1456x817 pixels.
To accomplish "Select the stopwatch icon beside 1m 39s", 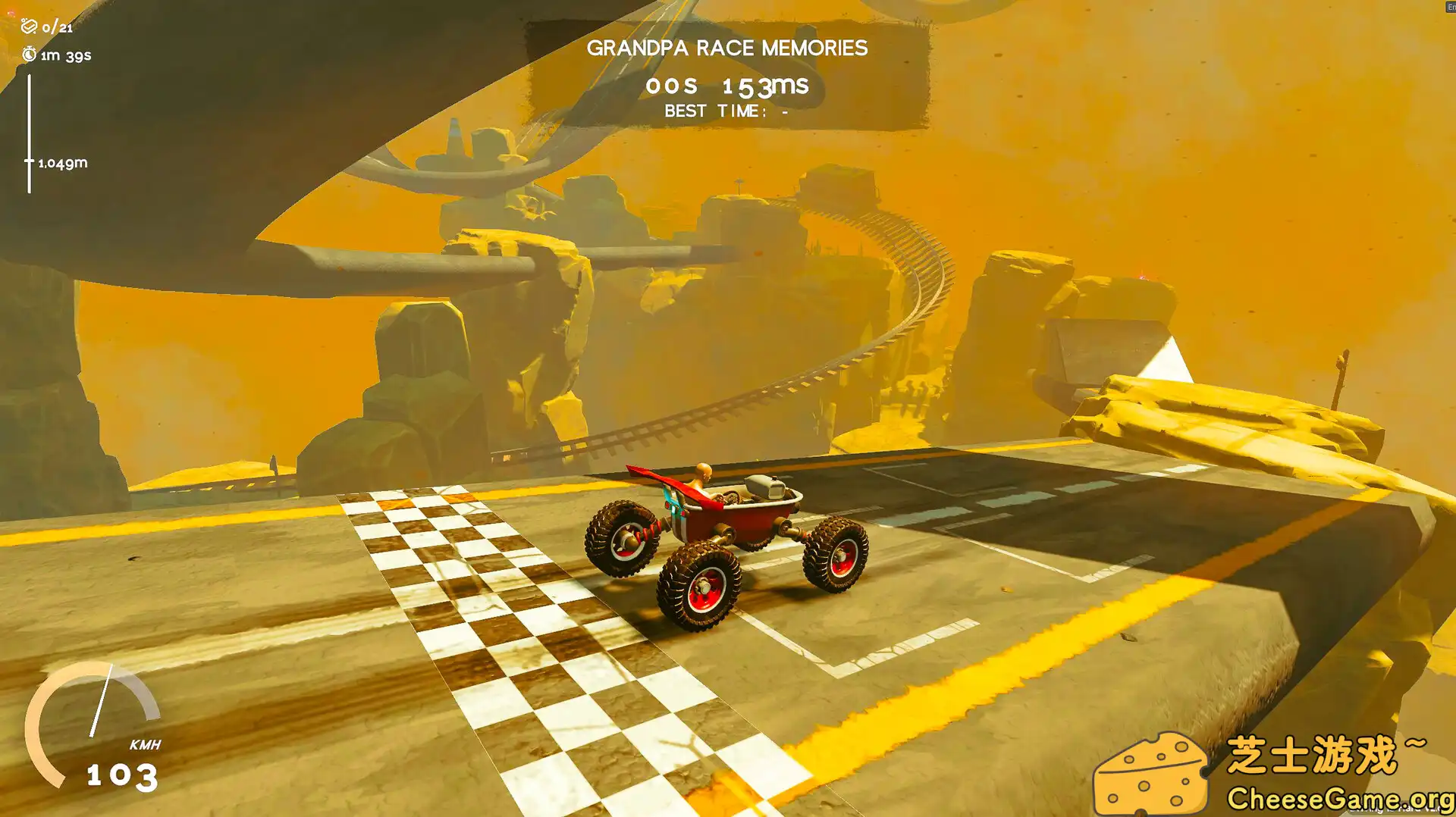I will [29, 55].
